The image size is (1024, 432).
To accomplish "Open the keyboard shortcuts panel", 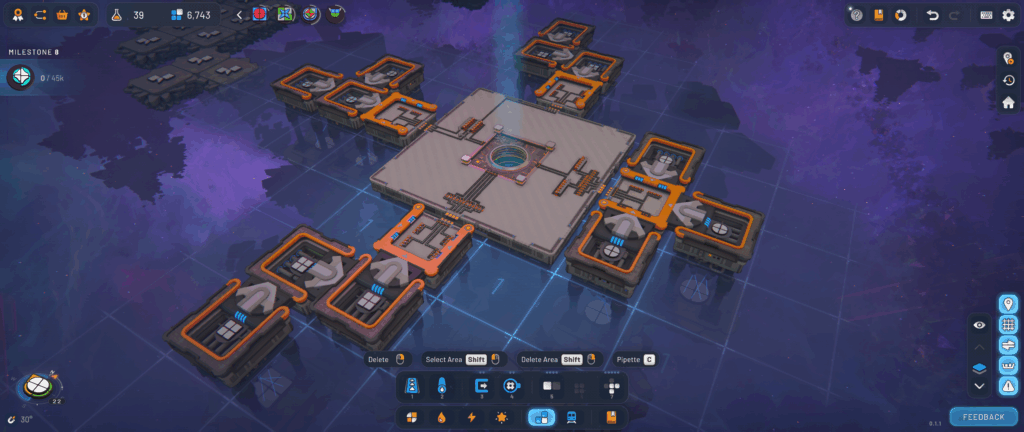I will [986, 15].
